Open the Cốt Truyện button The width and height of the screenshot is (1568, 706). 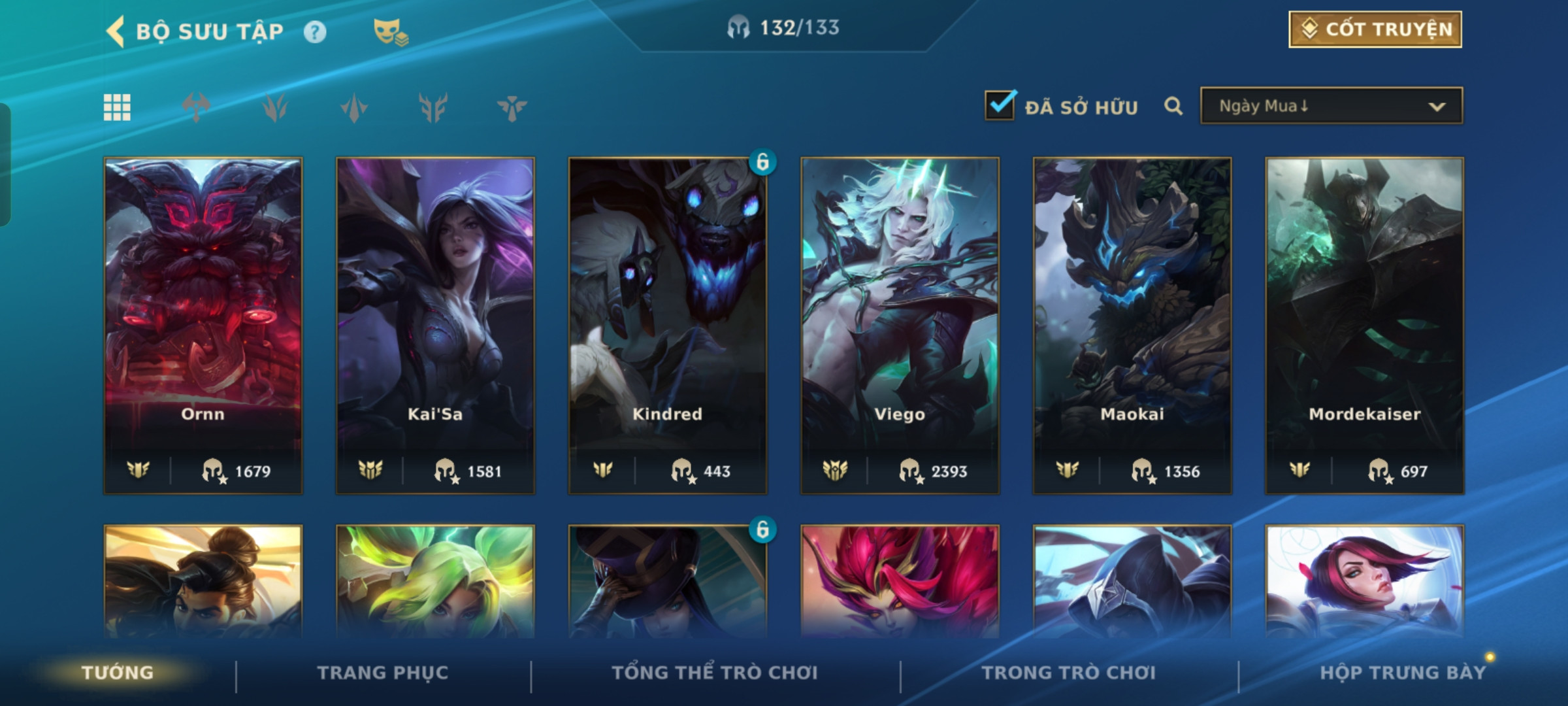(x=1375, y=29)
